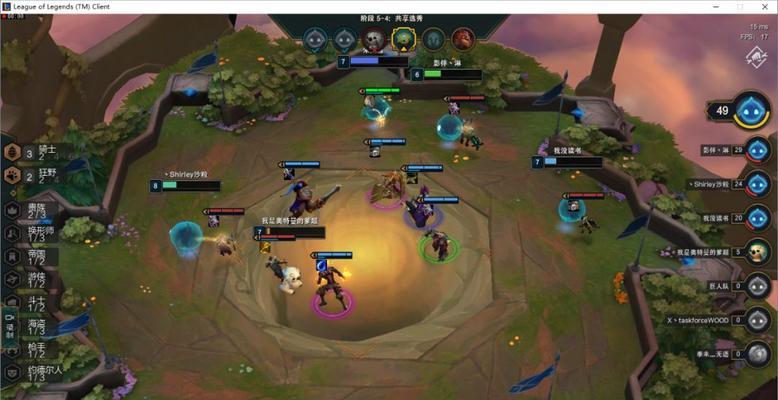Select the red monster round icon in stage tracker
The image size is (778, 400).
click(x=462, y=39)
